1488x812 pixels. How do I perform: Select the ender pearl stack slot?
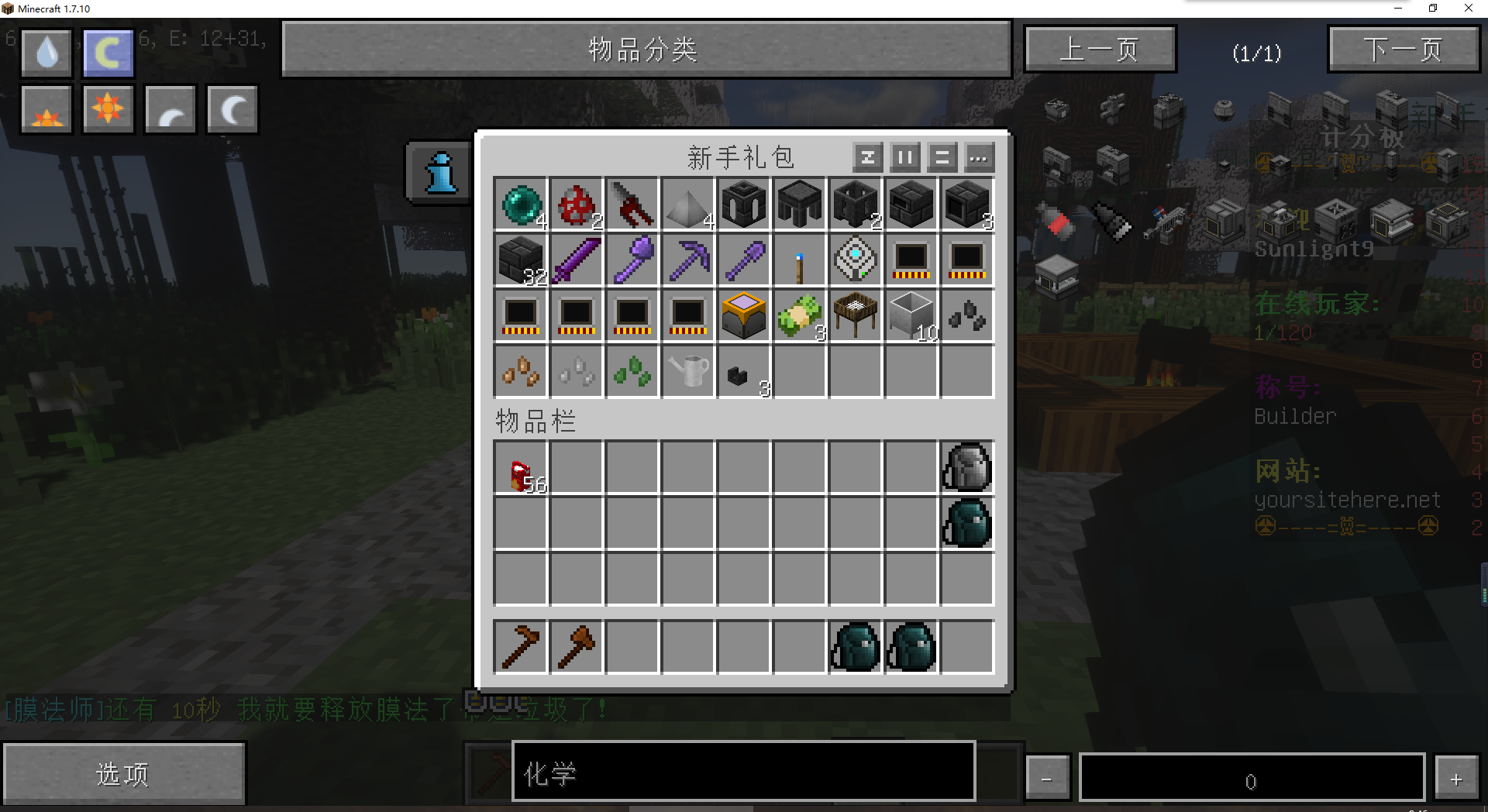coord(521,204)
